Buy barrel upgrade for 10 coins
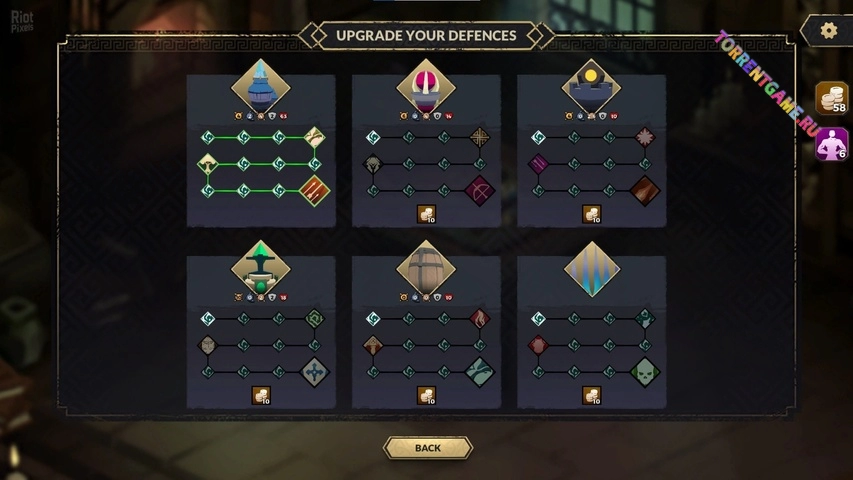Image resolution: width=853 pixels, height=480 pixels. pos(426,396)
